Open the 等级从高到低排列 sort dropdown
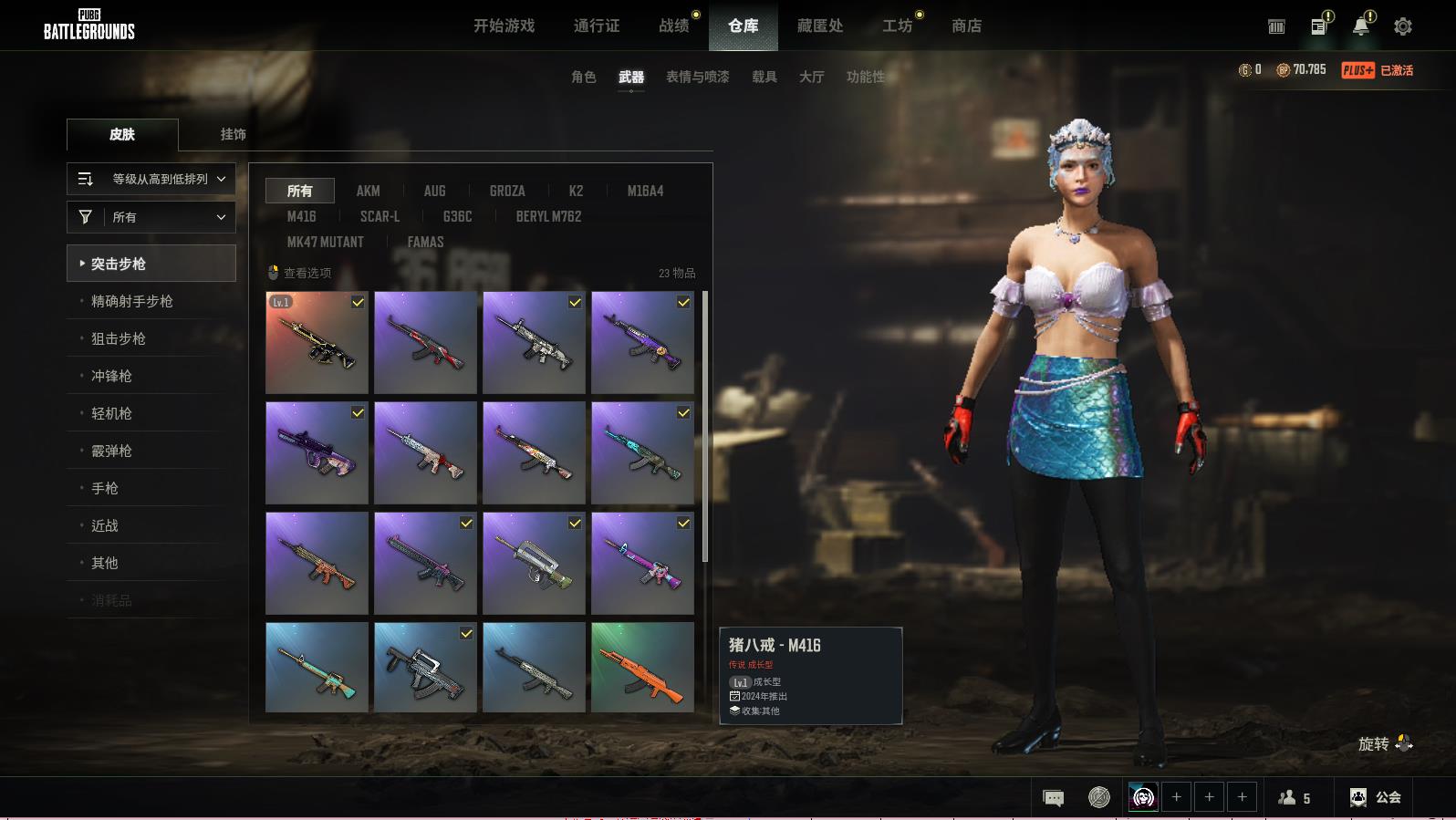The height and width of the screenshot is (820, 1456). tap(151, 179)
